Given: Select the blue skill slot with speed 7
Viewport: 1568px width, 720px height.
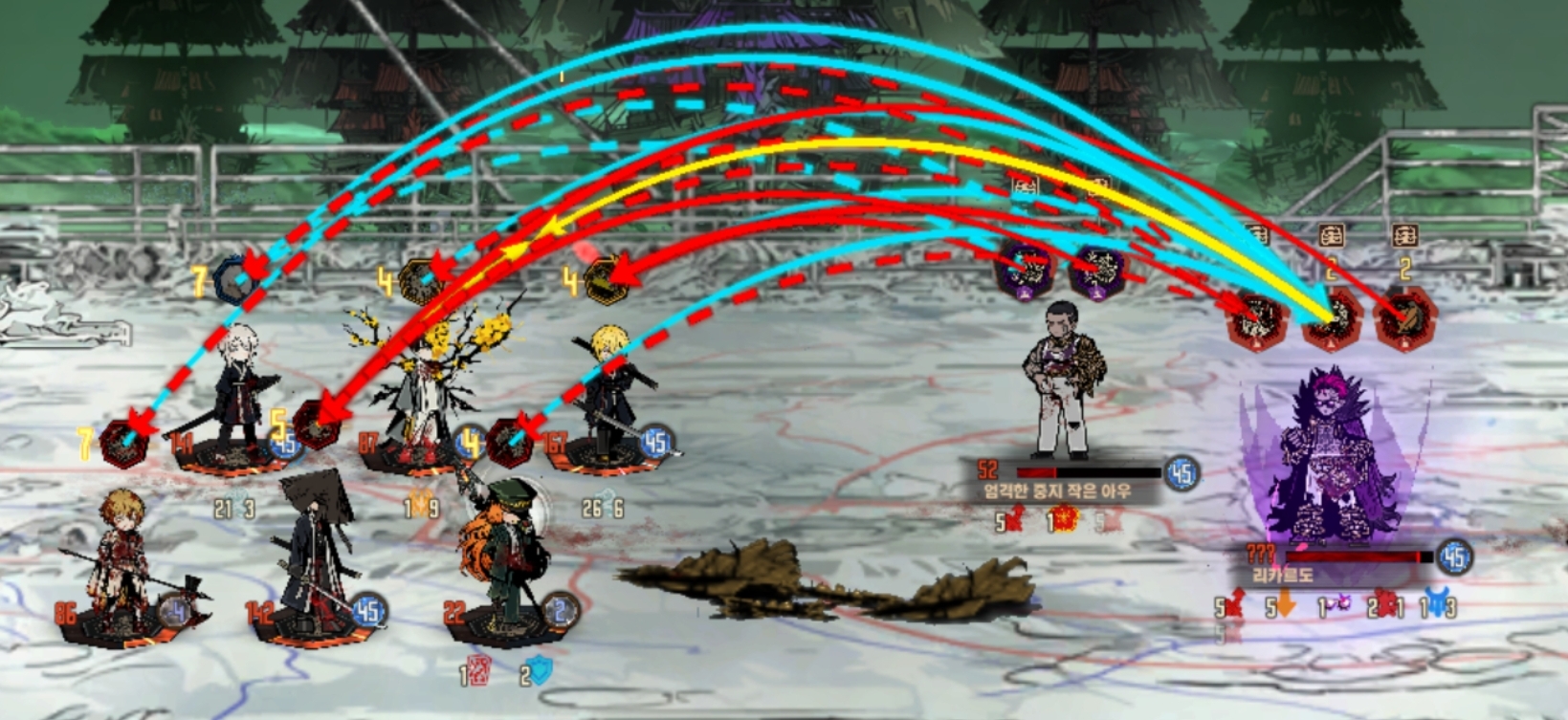Looking at the screenshot, I should (234, 280).
